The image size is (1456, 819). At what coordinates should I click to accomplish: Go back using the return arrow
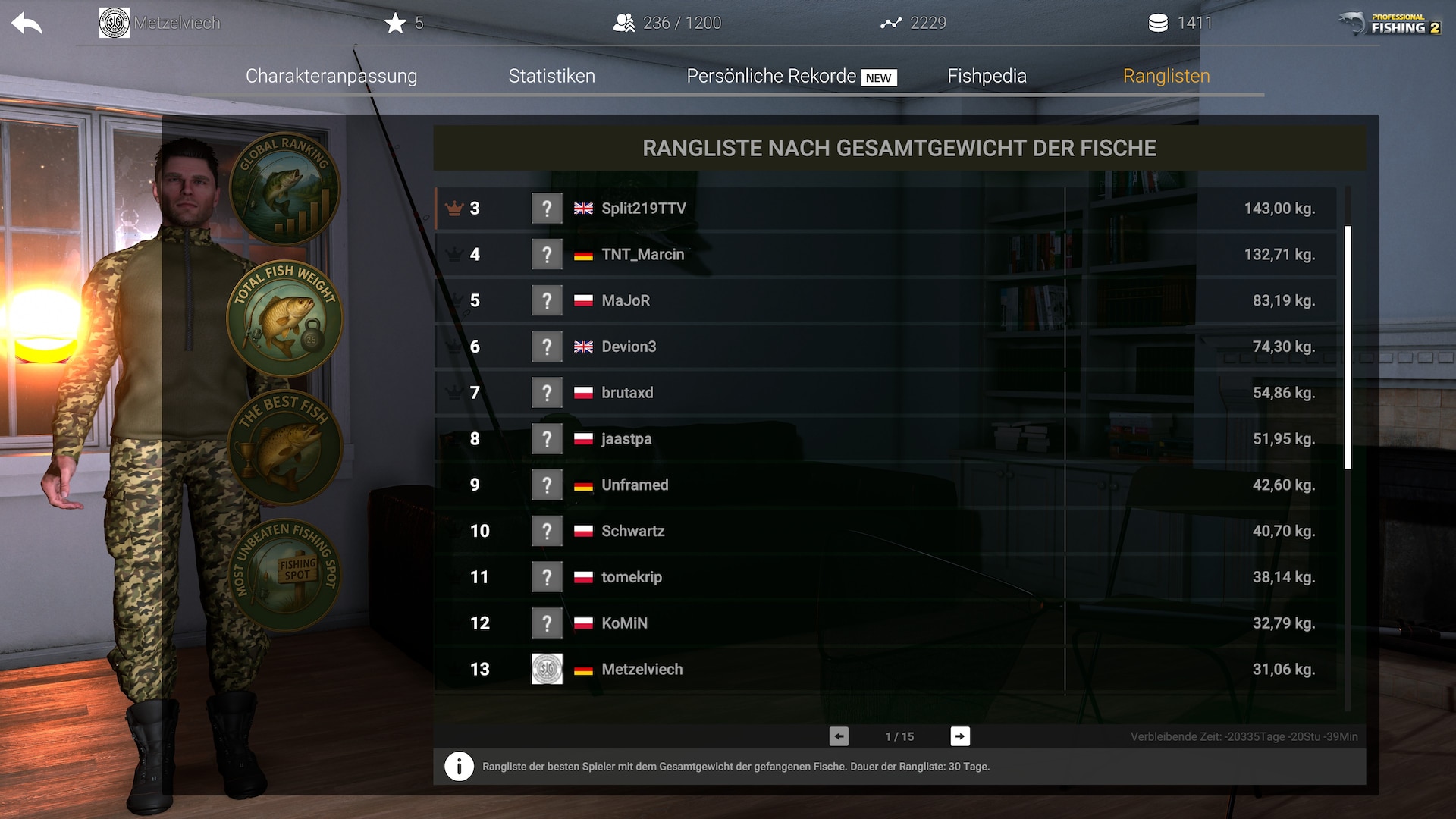point(27,24)
